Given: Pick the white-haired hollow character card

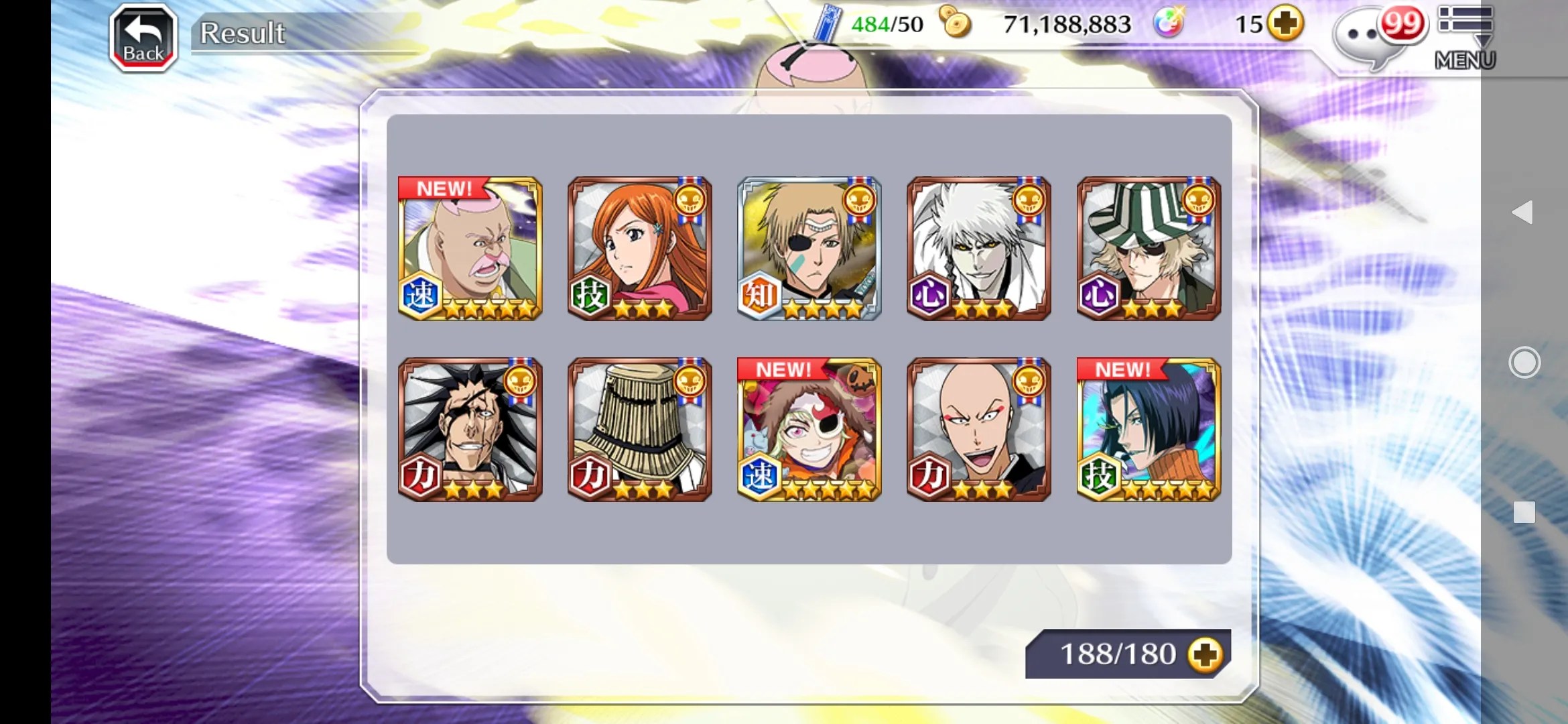Looking at the screenshot, I should (x=979, y=249).
